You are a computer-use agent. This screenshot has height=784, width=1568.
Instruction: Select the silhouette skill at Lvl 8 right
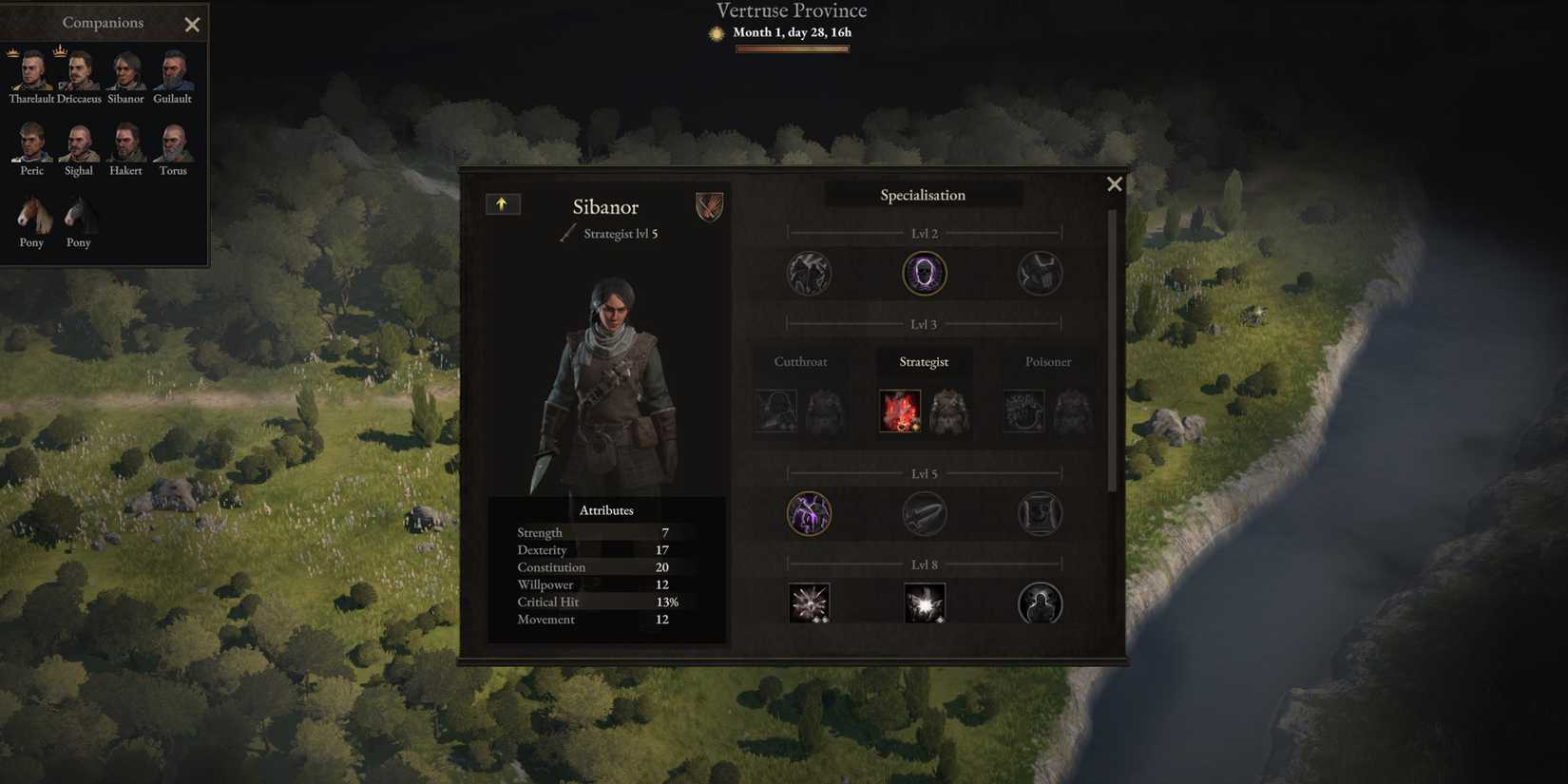tap(1040, 602)
